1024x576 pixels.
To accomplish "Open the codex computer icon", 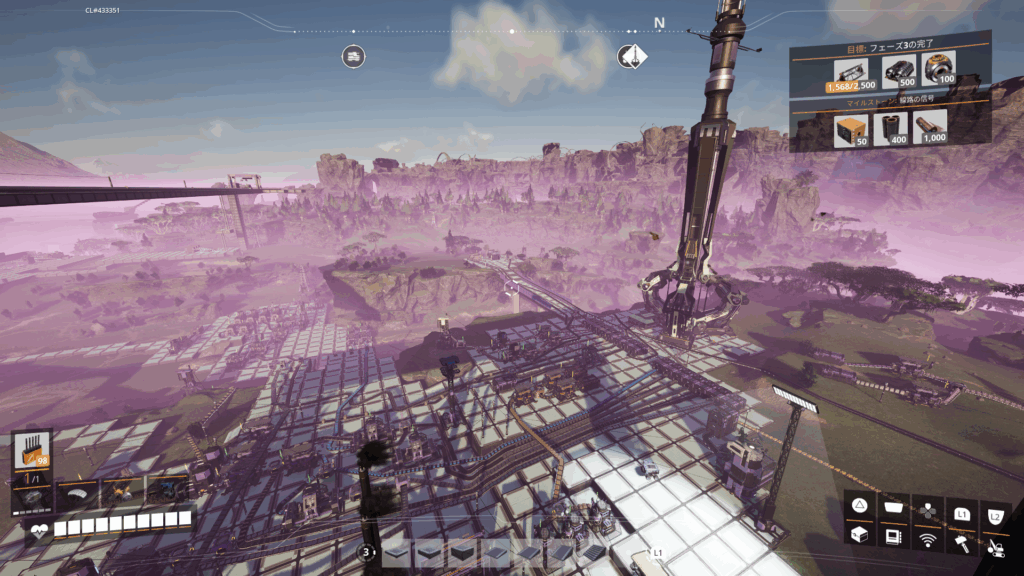I will [893, 536].
